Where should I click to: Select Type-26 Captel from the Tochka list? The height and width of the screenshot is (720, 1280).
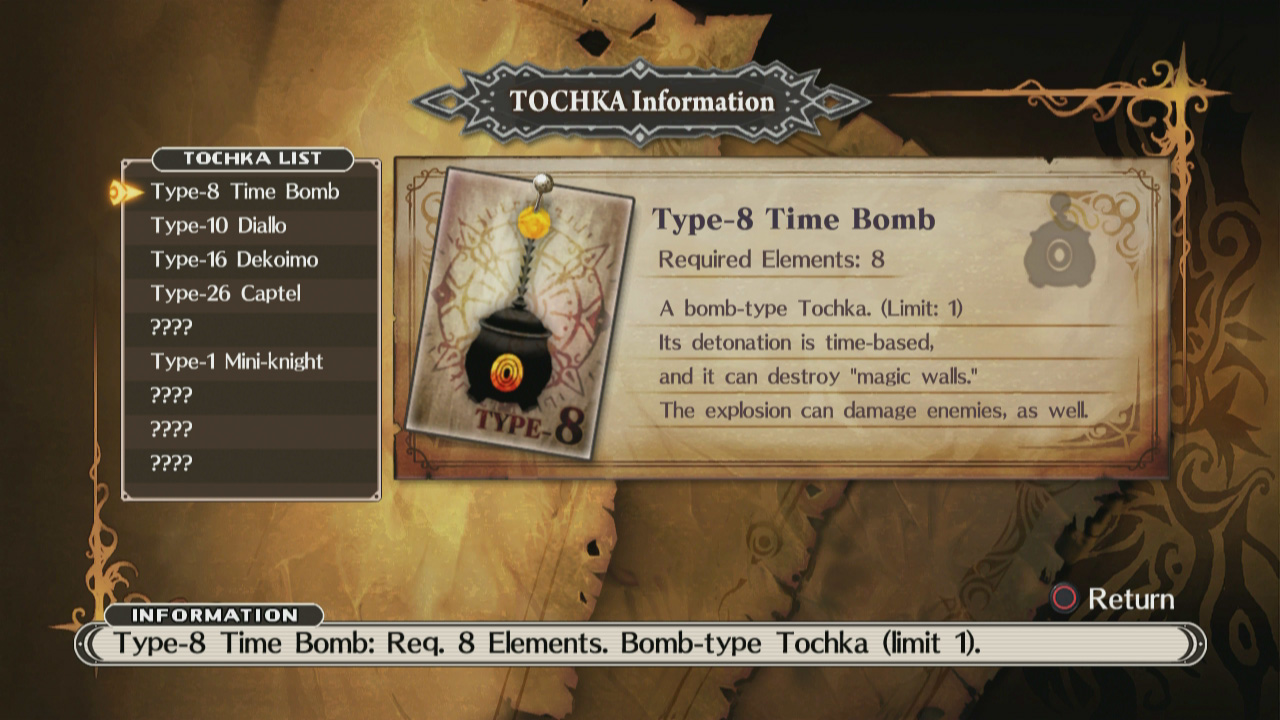coord(225,294)
